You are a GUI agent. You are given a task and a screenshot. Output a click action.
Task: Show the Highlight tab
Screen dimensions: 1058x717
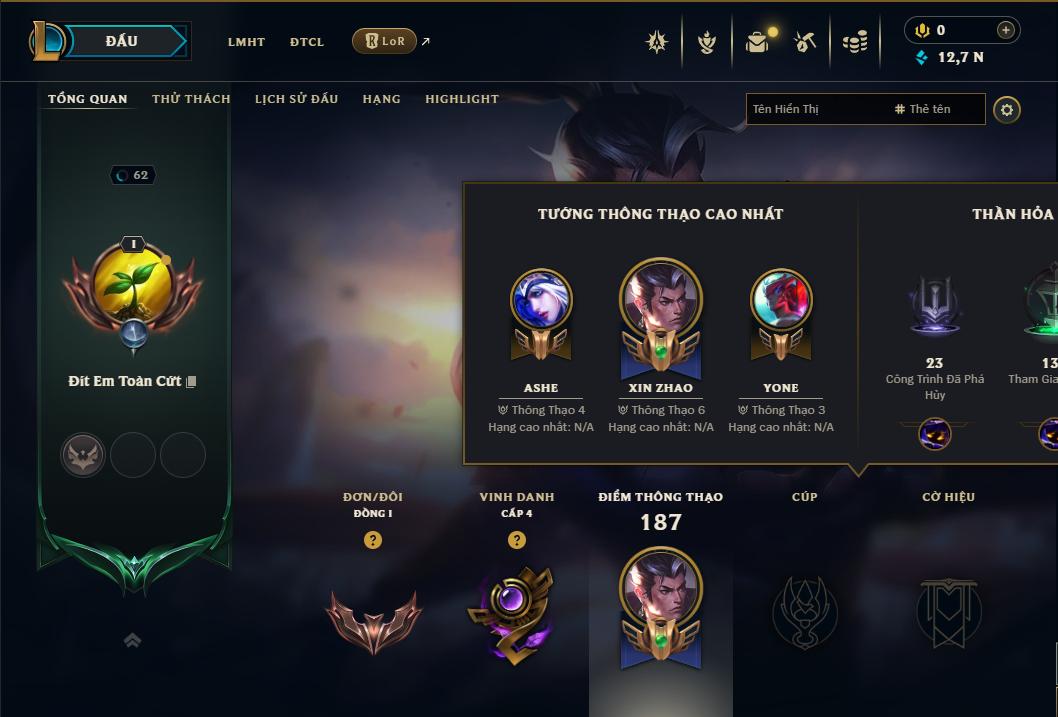tap(461, 99)
